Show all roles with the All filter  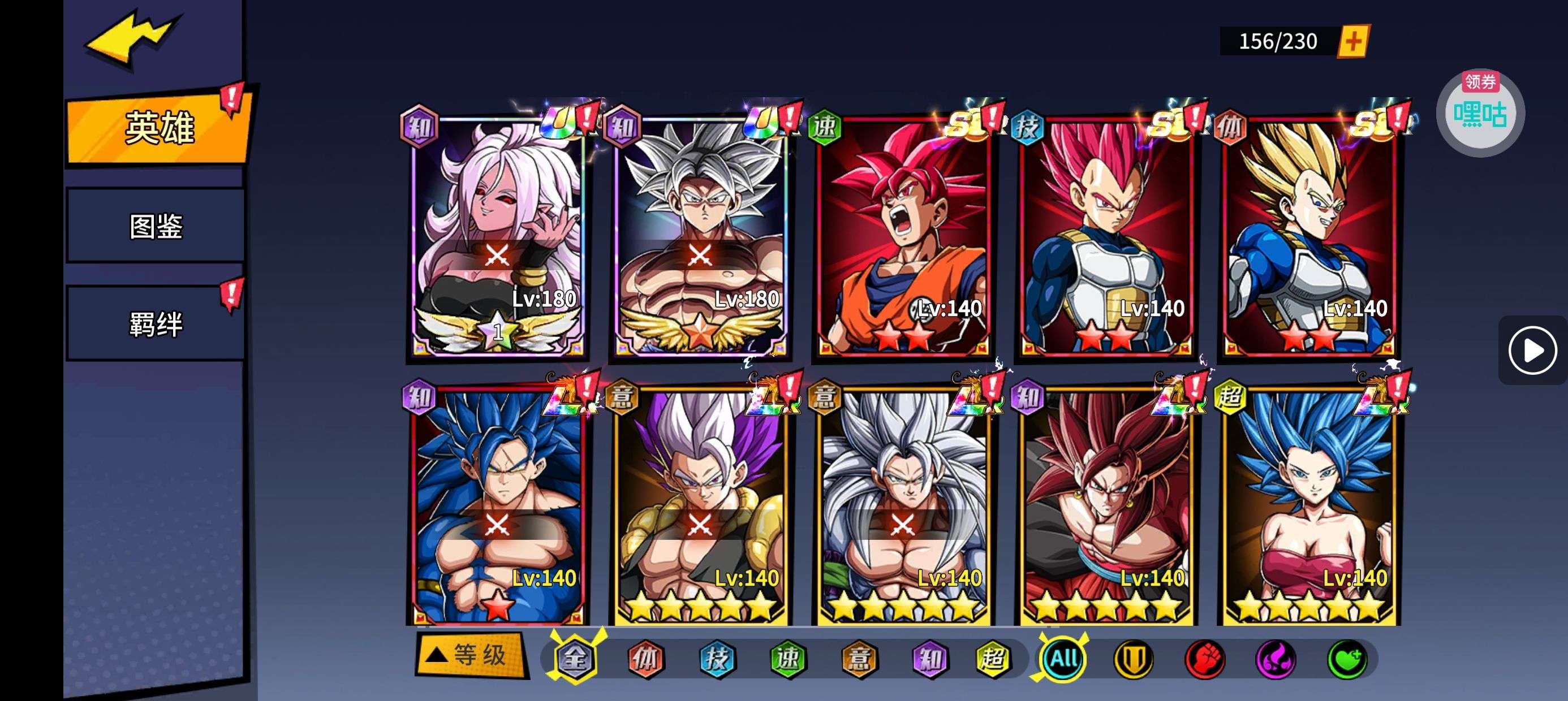click(1063, 659)
